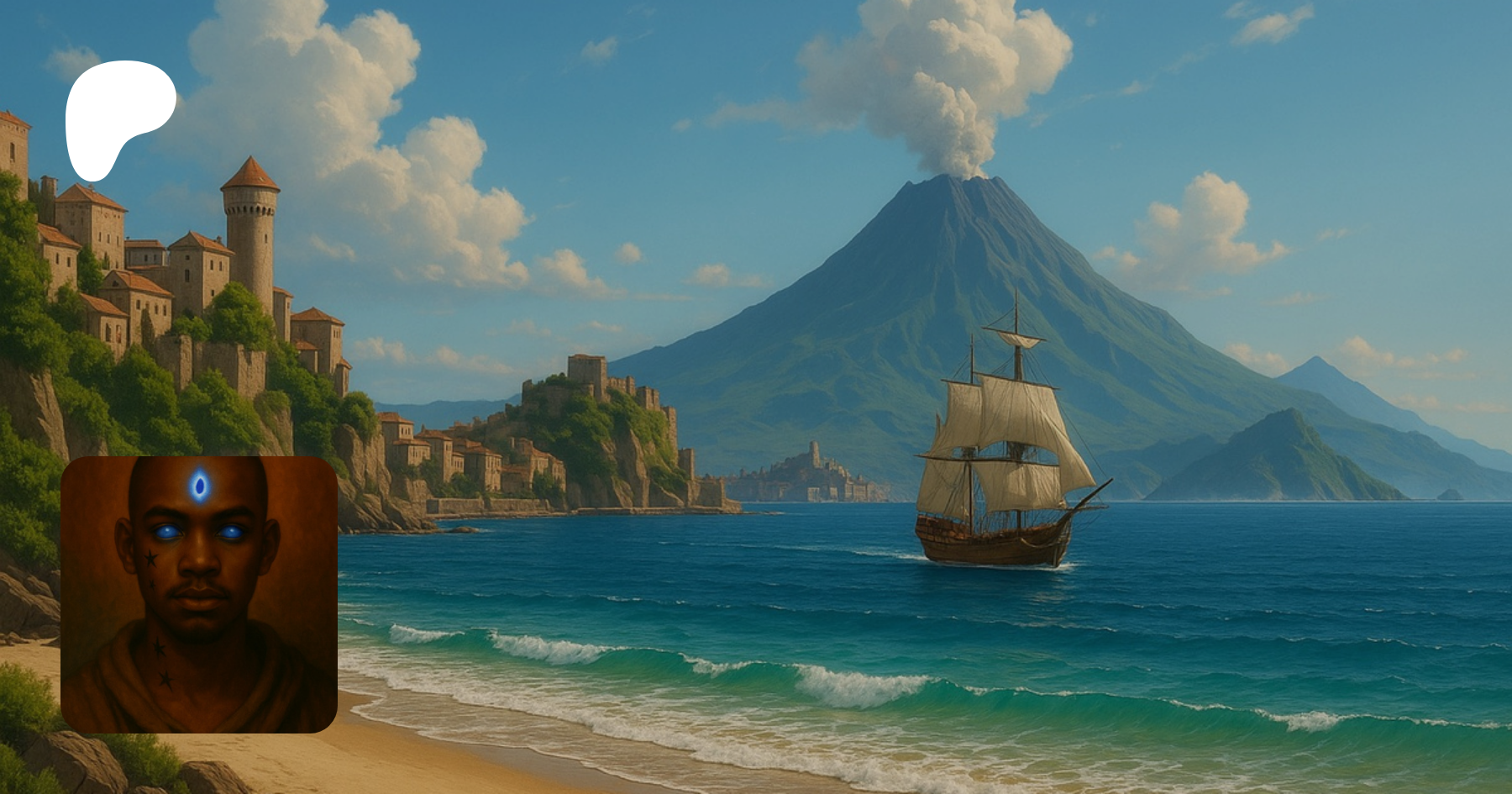The height and width of the screenshot is (794, 1512).
Task: Open the creator avatar with glowing blue eyes
Action: pyautogui.click(x=199, y=594)
